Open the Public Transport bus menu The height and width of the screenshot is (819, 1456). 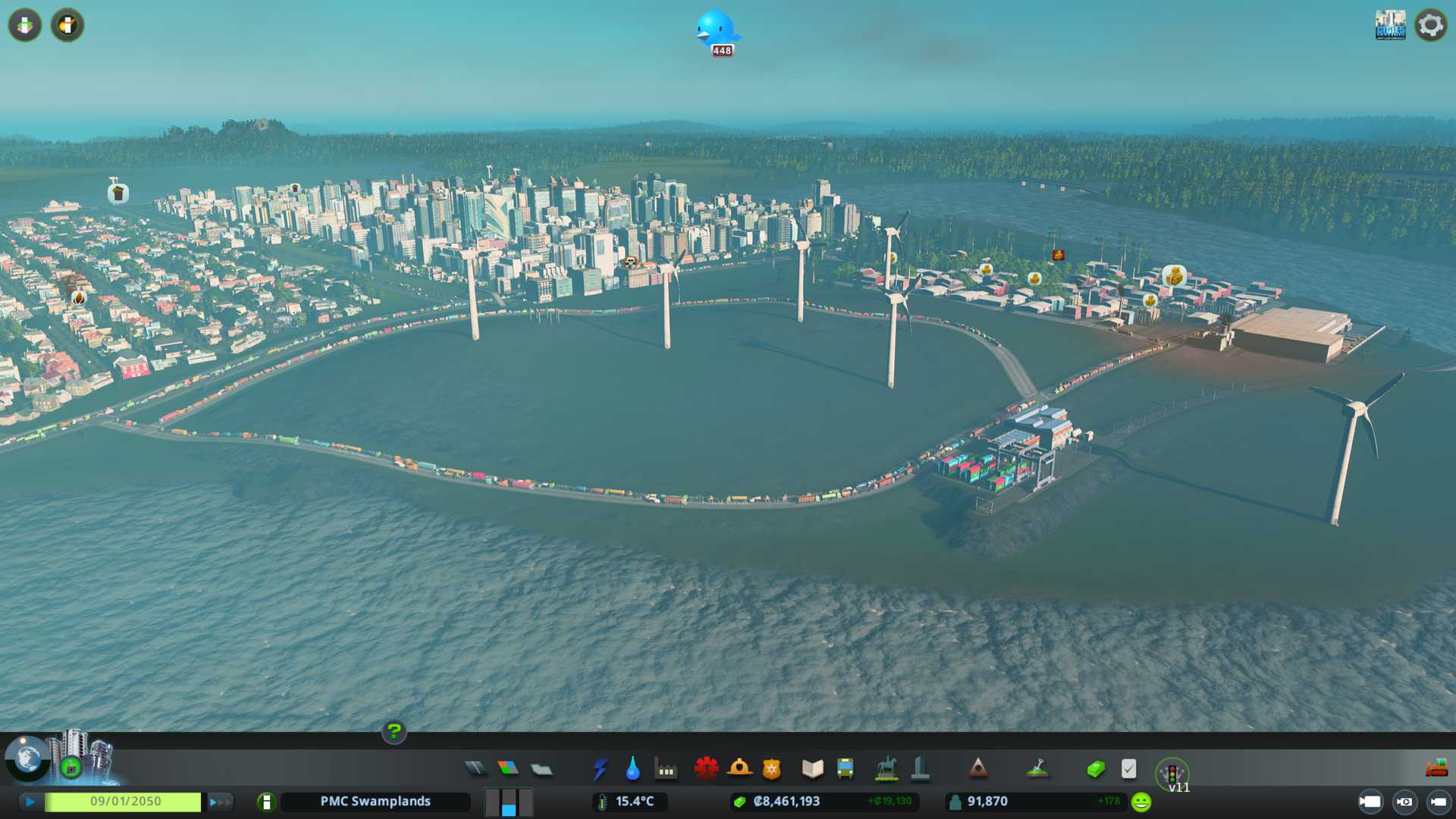[845, 769]
